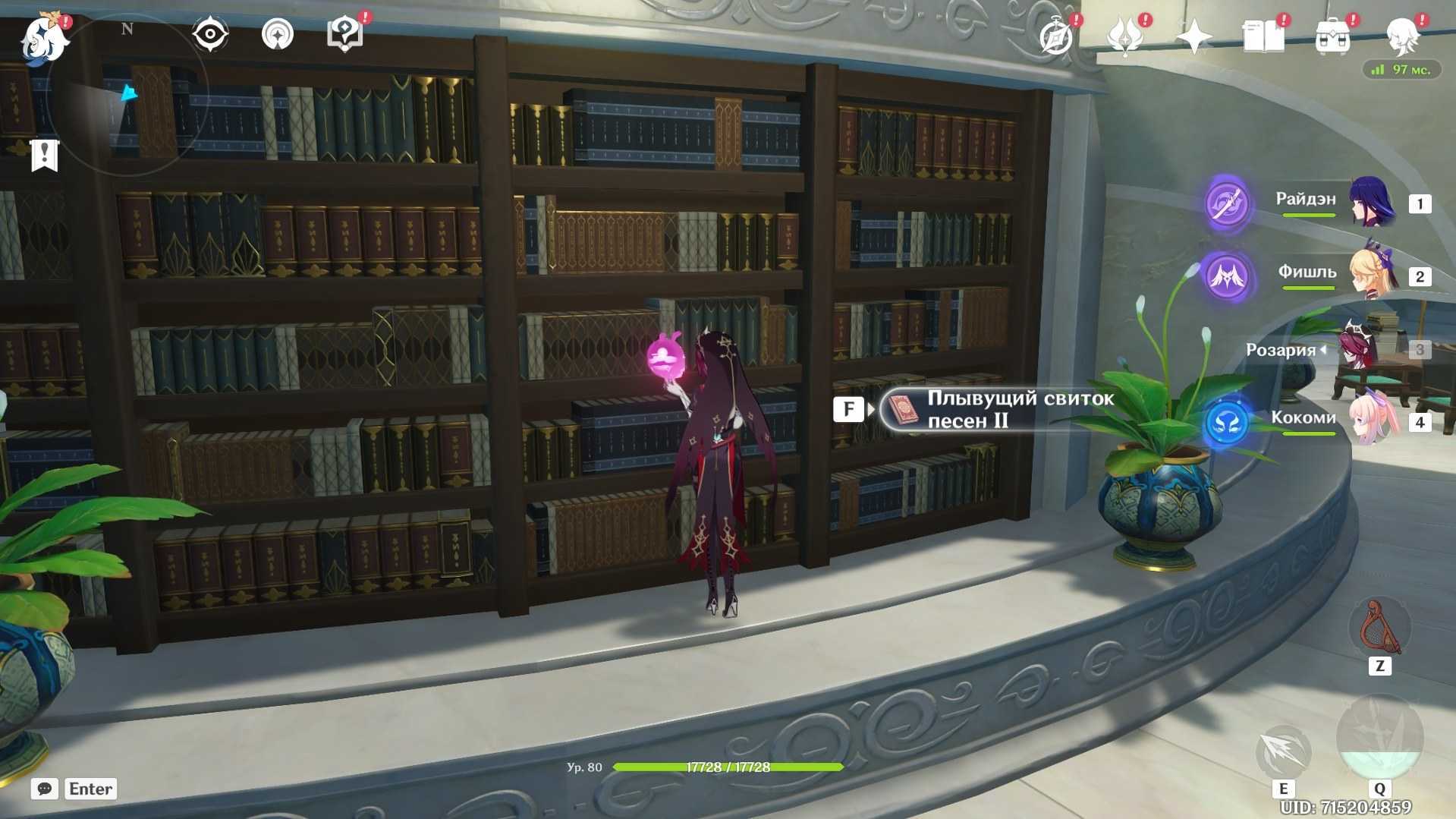Open the circular icon next to the eye icon

click(277, 34)
